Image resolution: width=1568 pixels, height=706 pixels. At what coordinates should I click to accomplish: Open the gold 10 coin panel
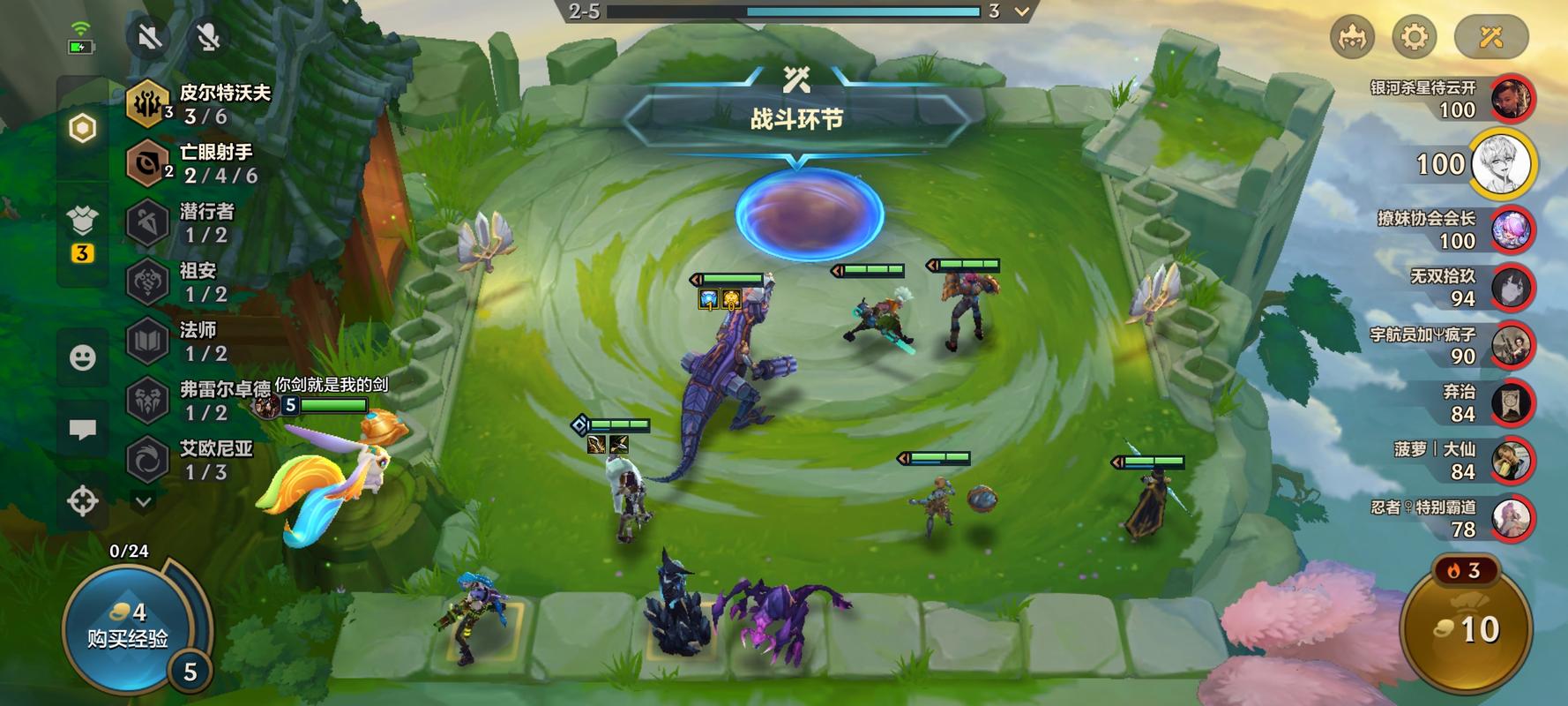pos(1466,629)
